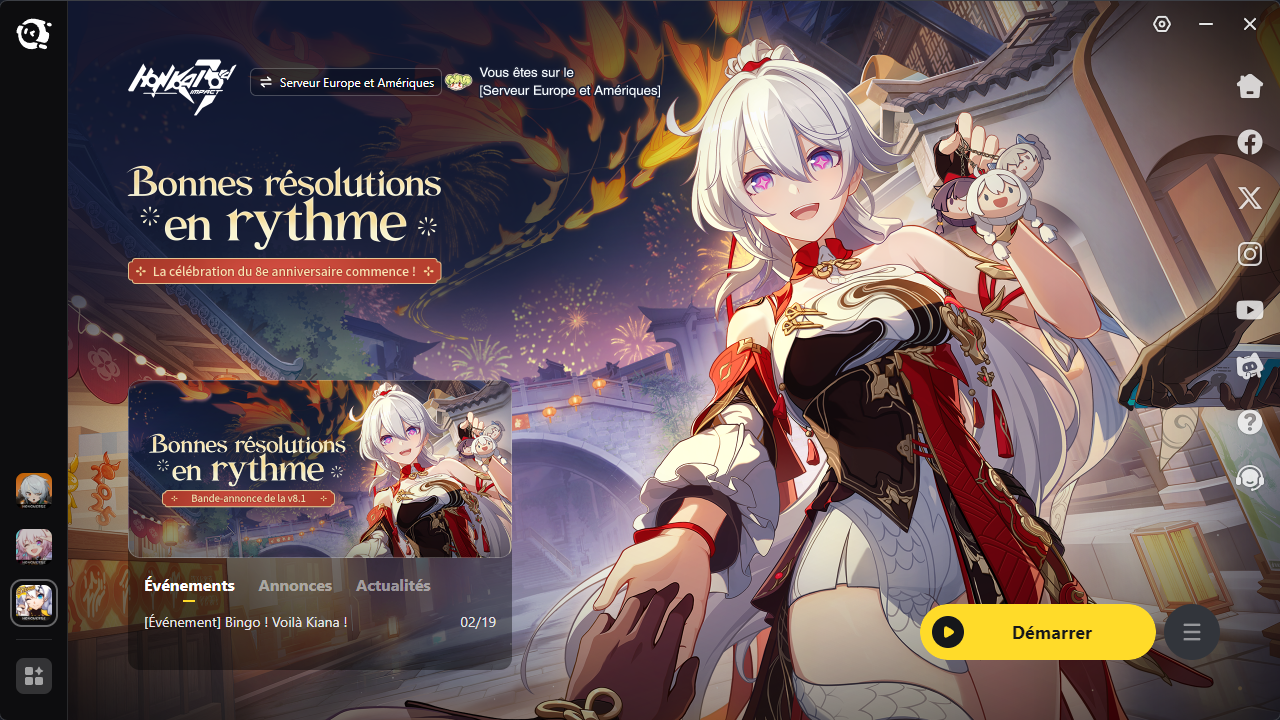Open the Instagram page
The image size is (1280, 720).
(1250, 254)
